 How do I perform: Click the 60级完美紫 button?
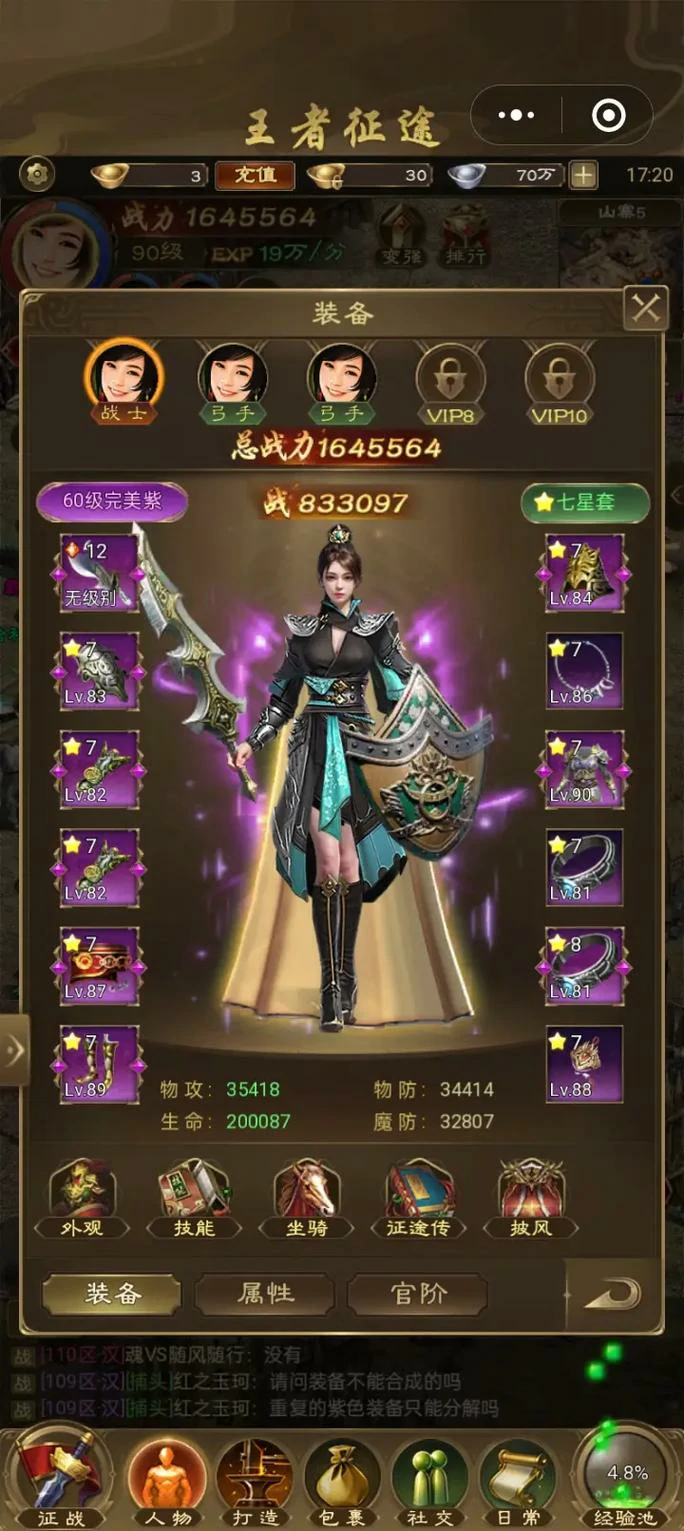112,502
